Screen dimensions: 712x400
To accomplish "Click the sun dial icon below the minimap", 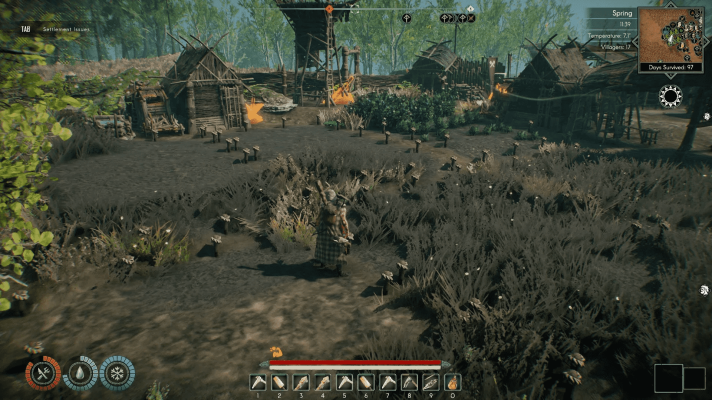I will 670,95.
